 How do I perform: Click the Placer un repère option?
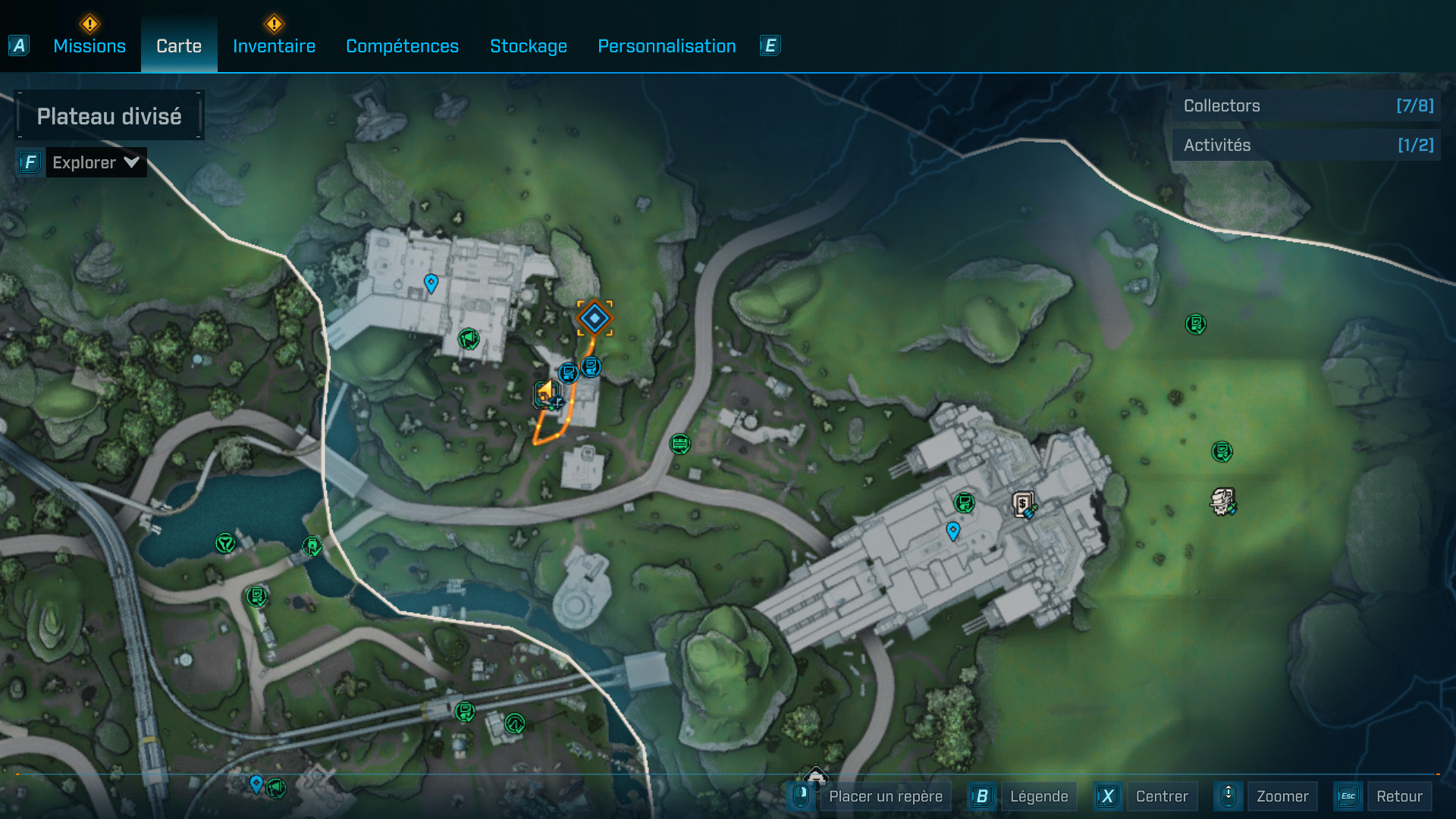[885, 796]
